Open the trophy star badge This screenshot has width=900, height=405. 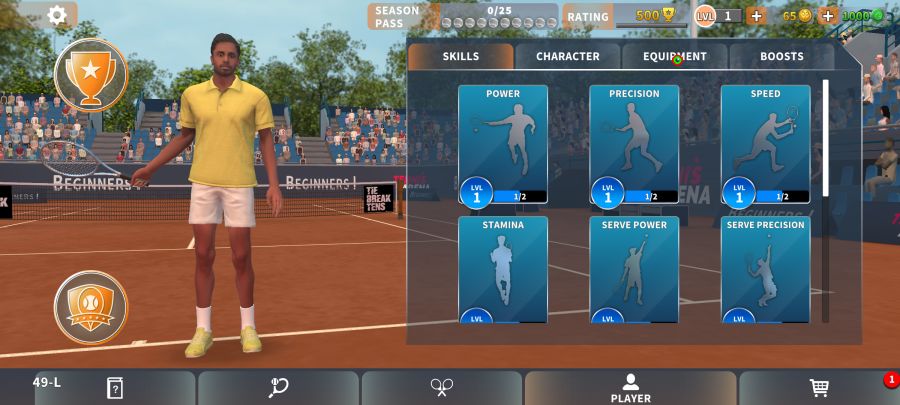(x=91, y=74)
